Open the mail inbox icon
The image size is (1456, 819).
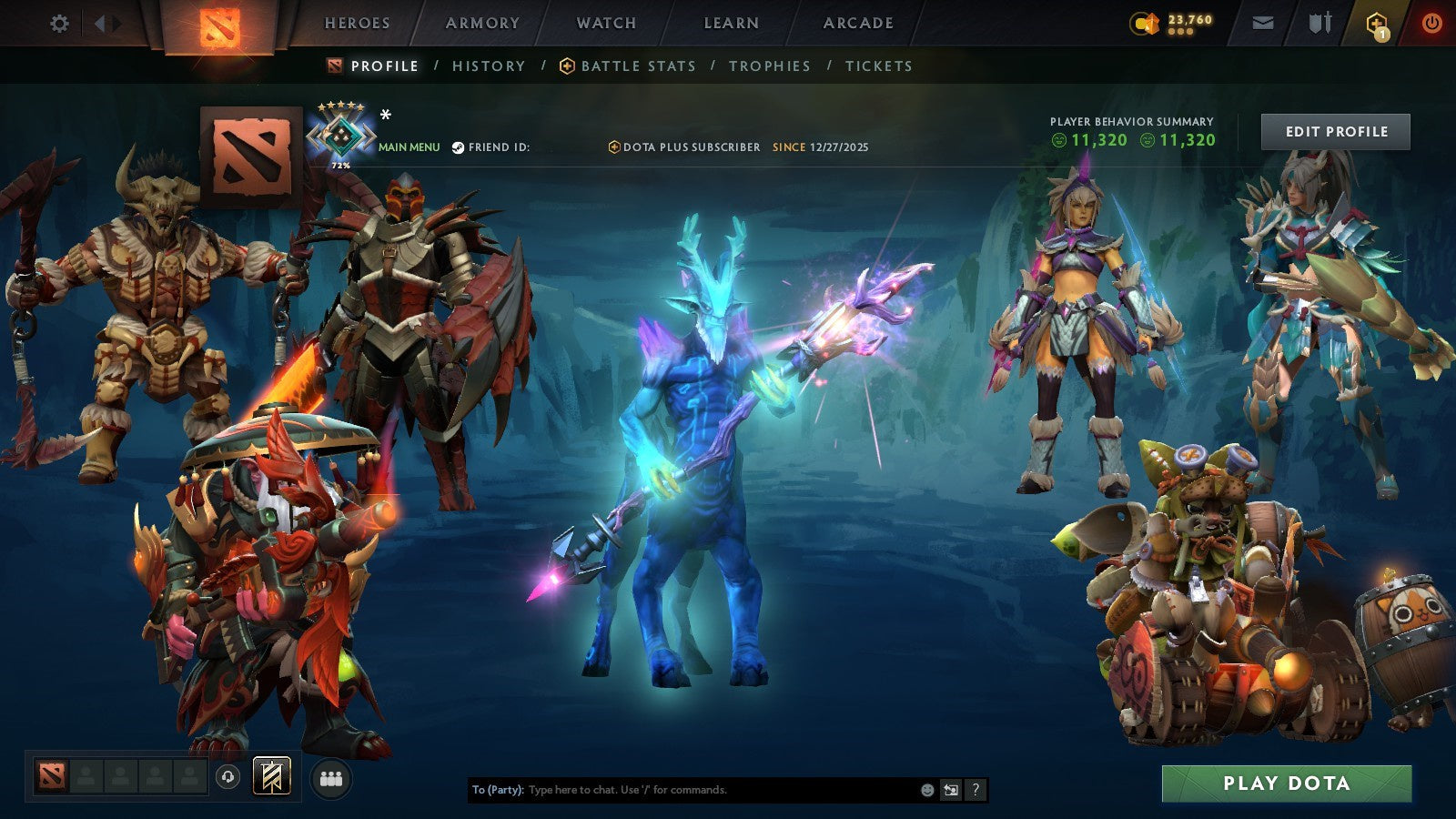pos(1261,23)
